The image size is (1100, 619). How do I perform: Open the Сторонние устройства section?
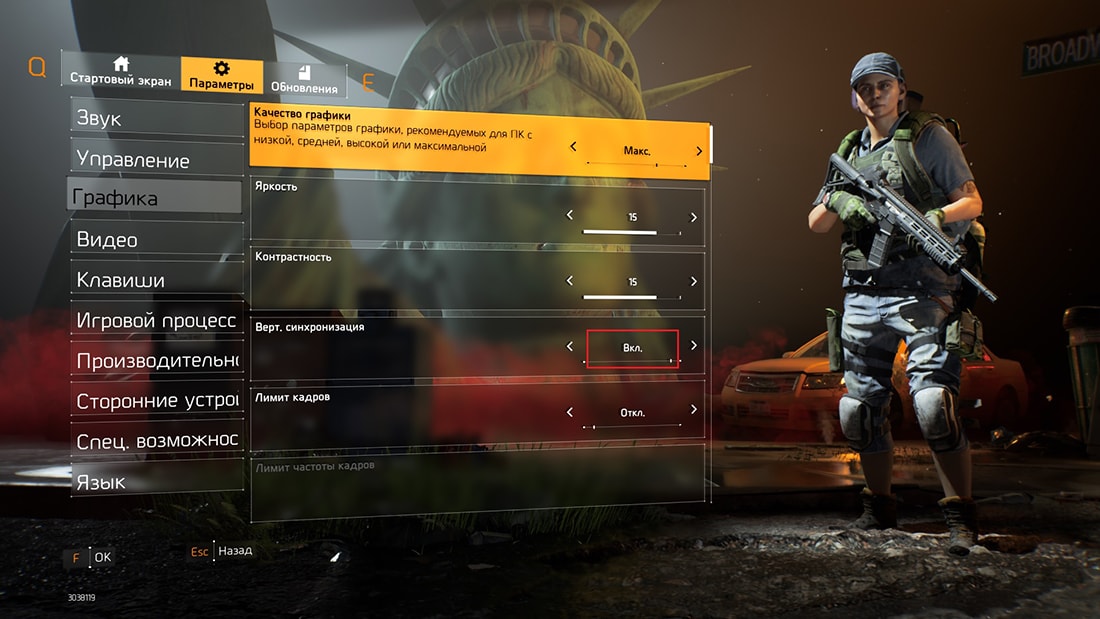click(x=156, y=401)
